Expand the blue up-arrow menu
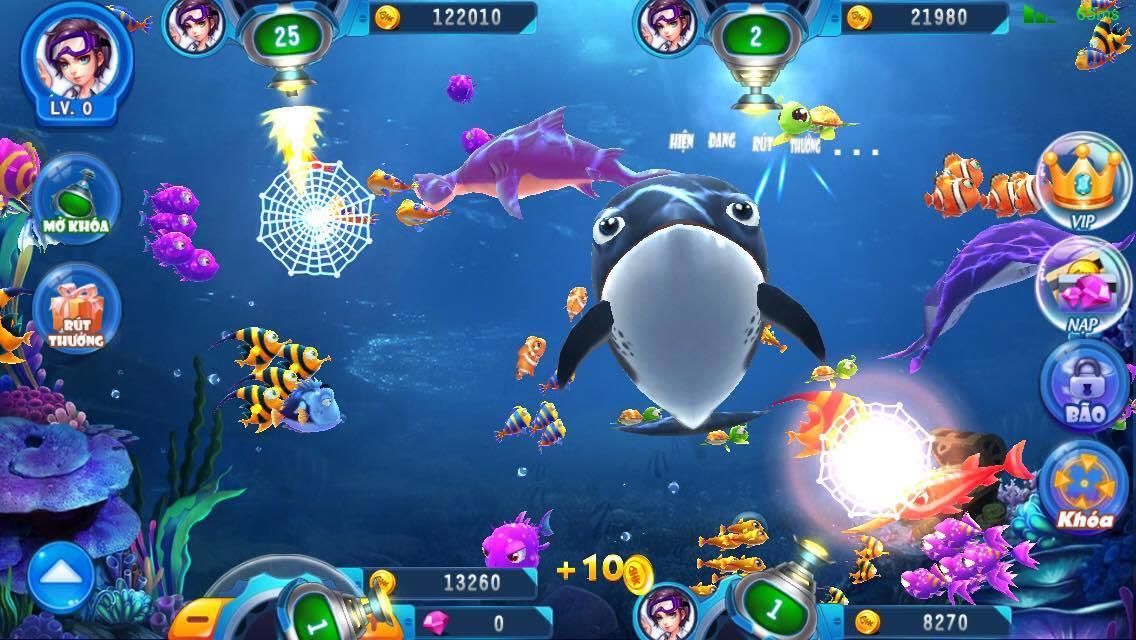 (x=61, y=576)
